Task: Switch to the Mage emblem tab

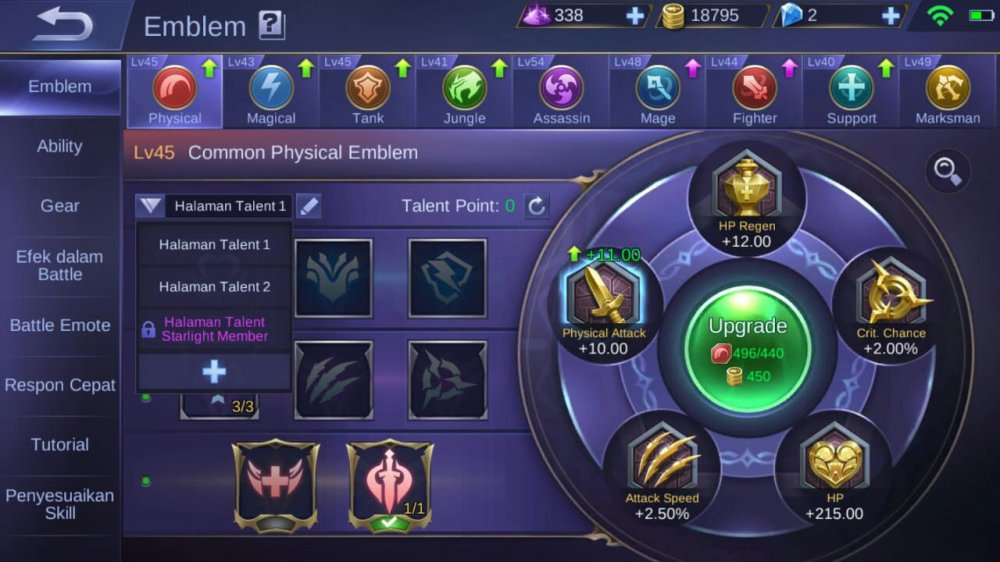Action: coord(657,92)
